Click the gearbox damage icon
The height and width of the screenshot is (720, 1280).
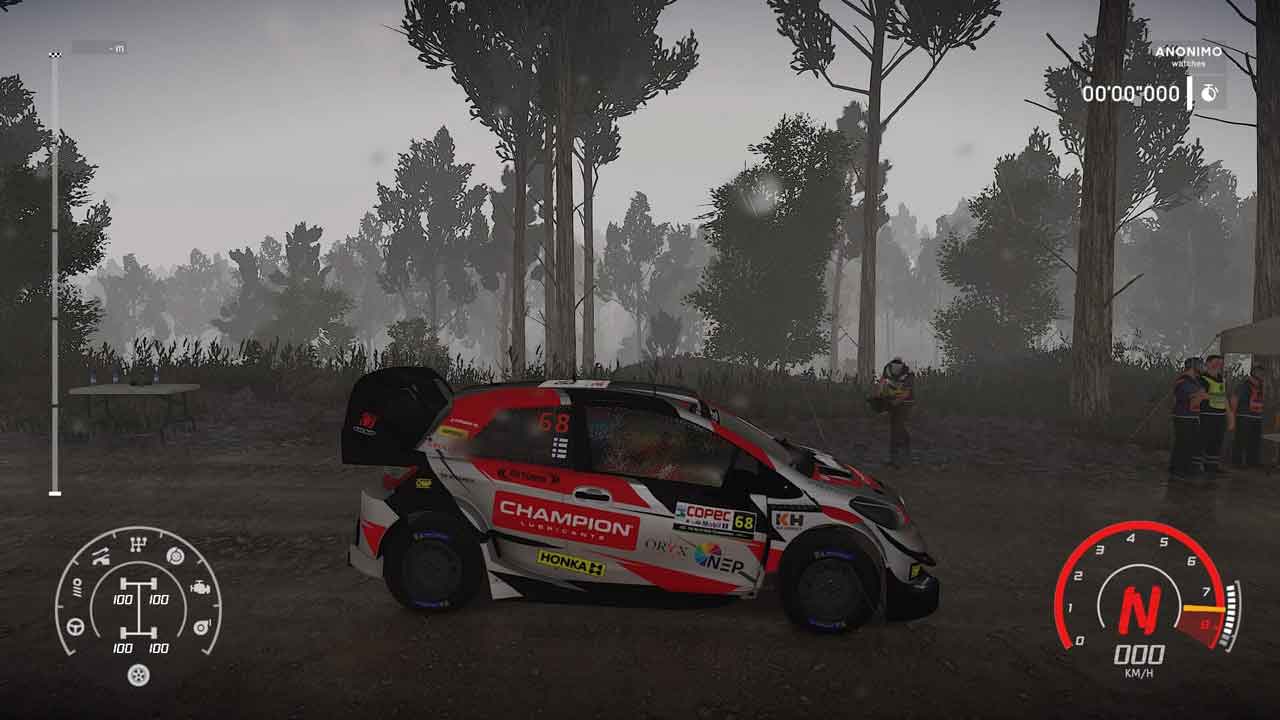tap(138, 544)
